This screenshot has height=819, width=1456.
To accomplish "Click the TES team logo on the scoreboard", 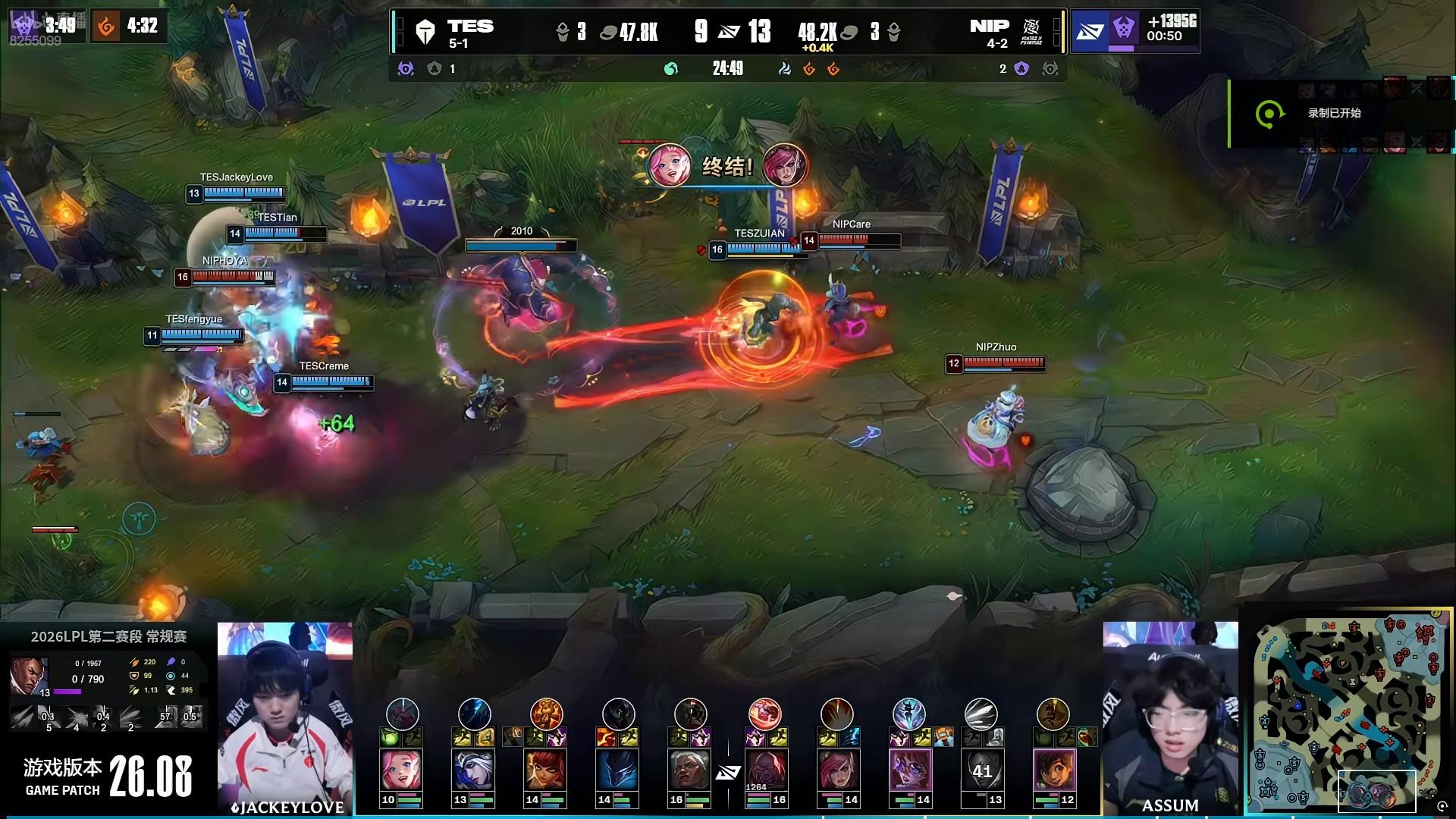I will (x=425, y=32).
